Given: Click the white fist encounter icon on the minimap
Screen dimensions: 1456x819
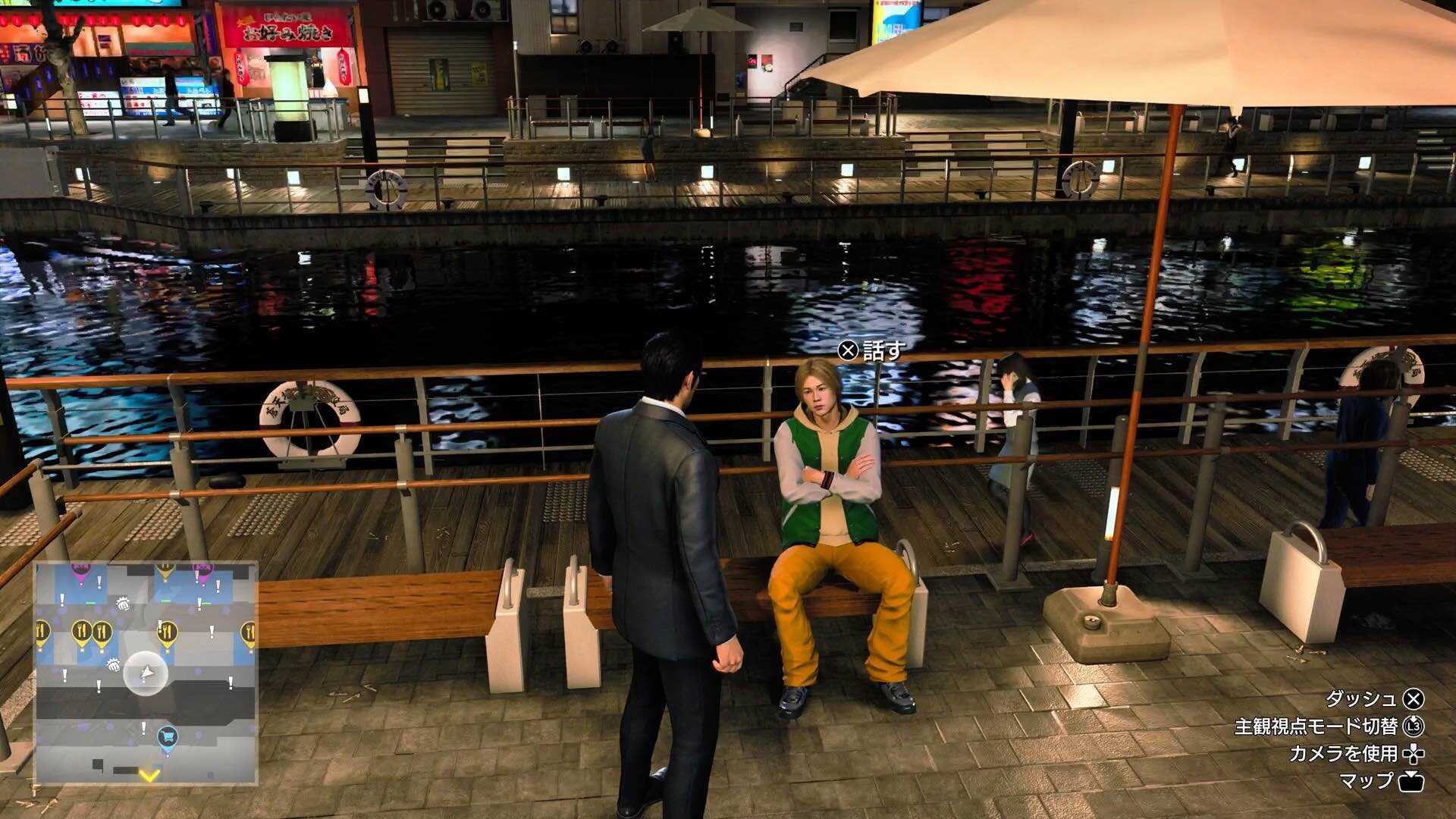Looking at the screenshot, I should pyautogui.click(x=123, y=605).
